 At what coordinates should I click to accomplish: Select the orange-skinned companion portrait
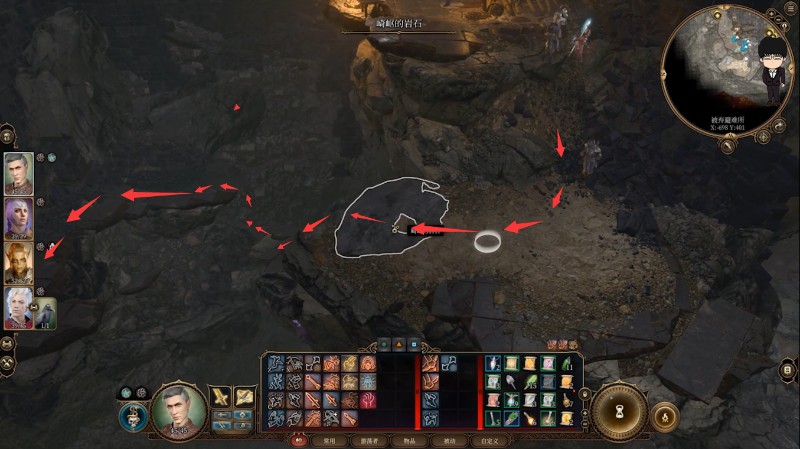18,262
